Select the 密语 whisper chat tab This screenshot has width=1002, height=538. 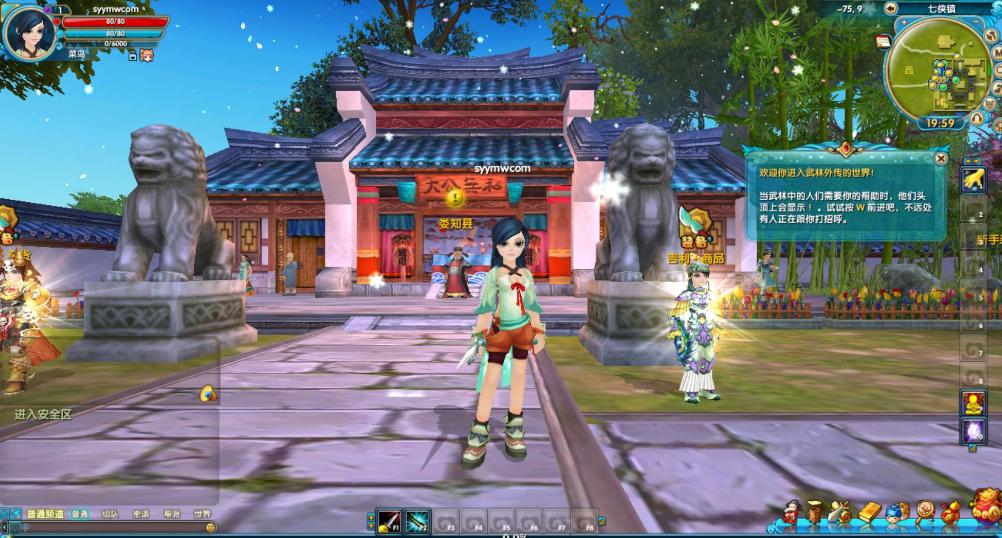(x=141, y=514)
